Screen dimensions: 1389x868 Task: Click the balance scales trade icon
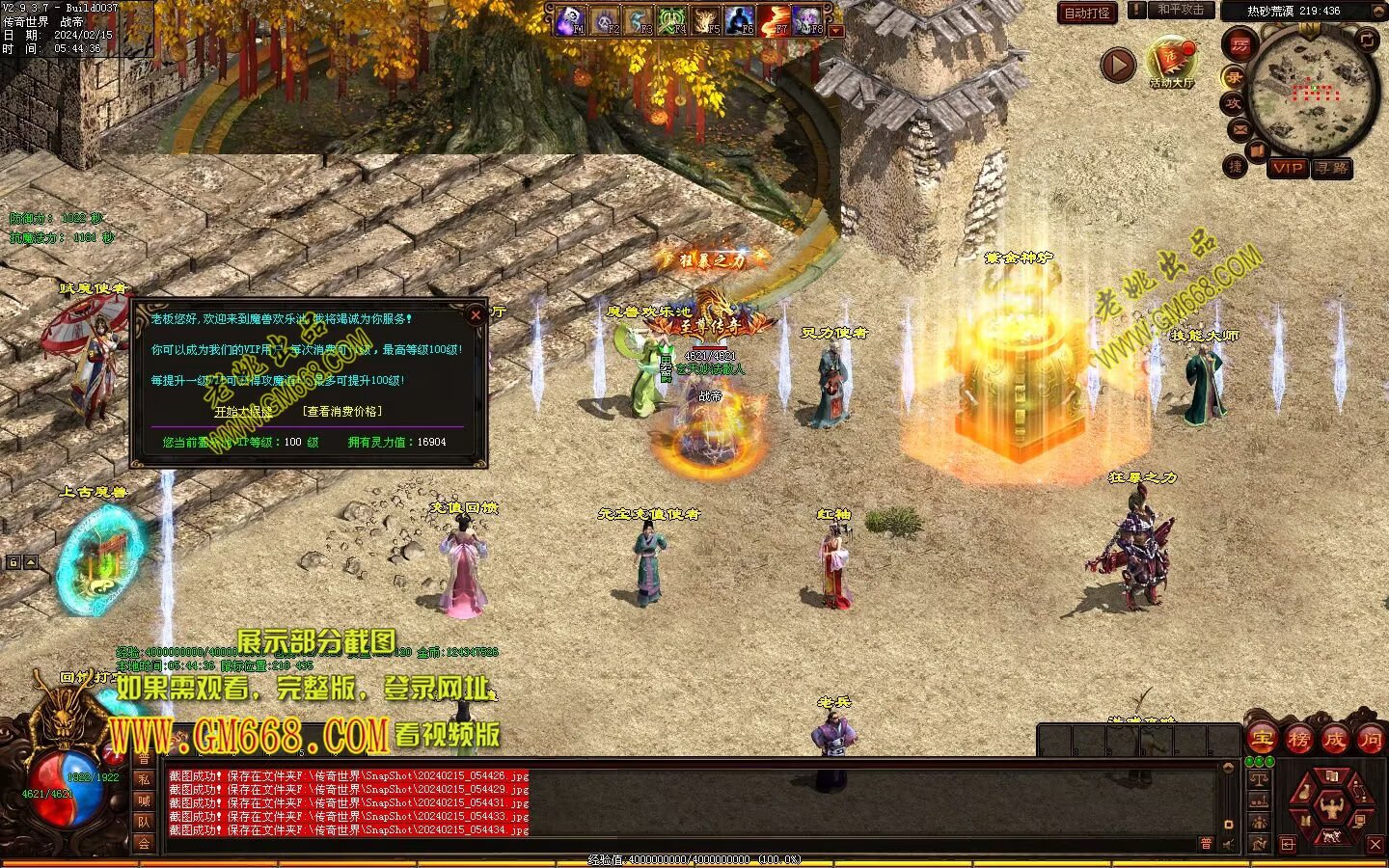(1258, 777)
